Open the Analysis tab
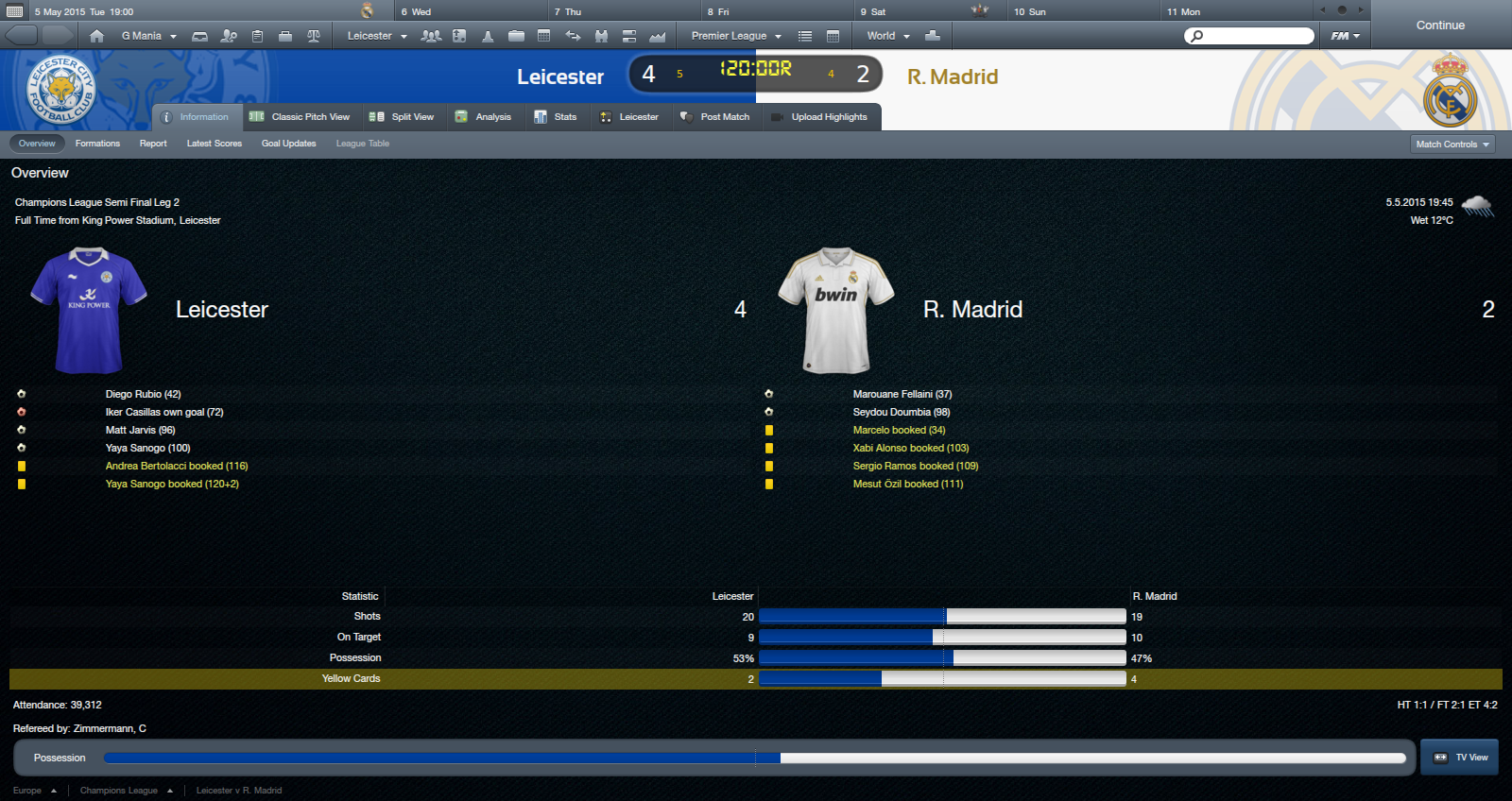1512x801 pixels. (x=483, y=117)
